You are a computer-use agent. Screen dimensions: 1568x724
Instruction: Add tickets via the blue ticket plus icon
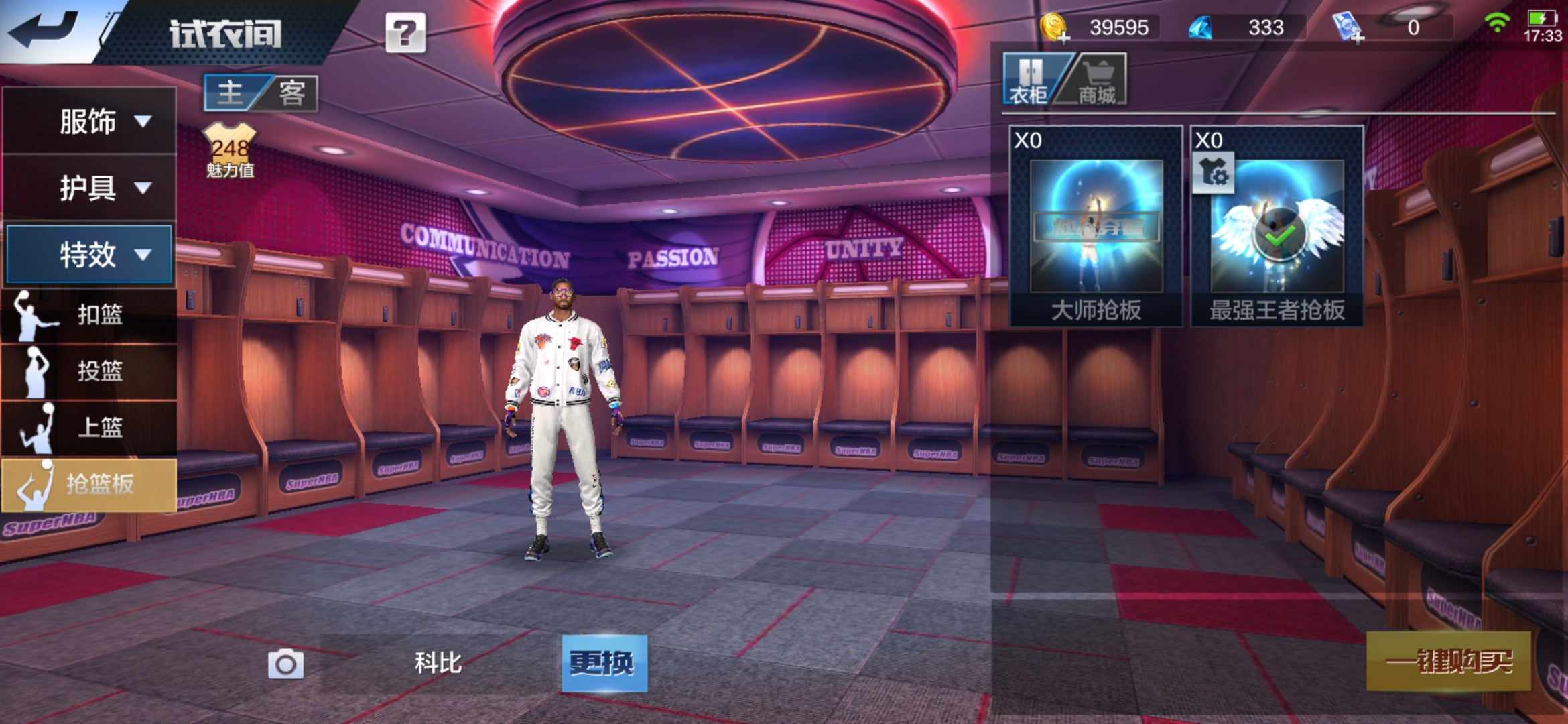coord(1347,28)
